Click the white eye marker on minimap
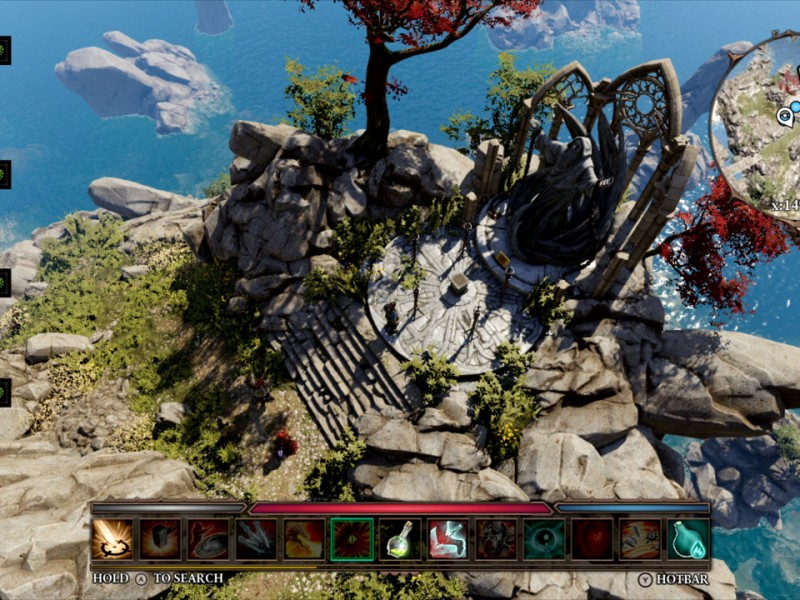Image resolution: width=800 pixels, height=600 pixels. pos(785,116)
